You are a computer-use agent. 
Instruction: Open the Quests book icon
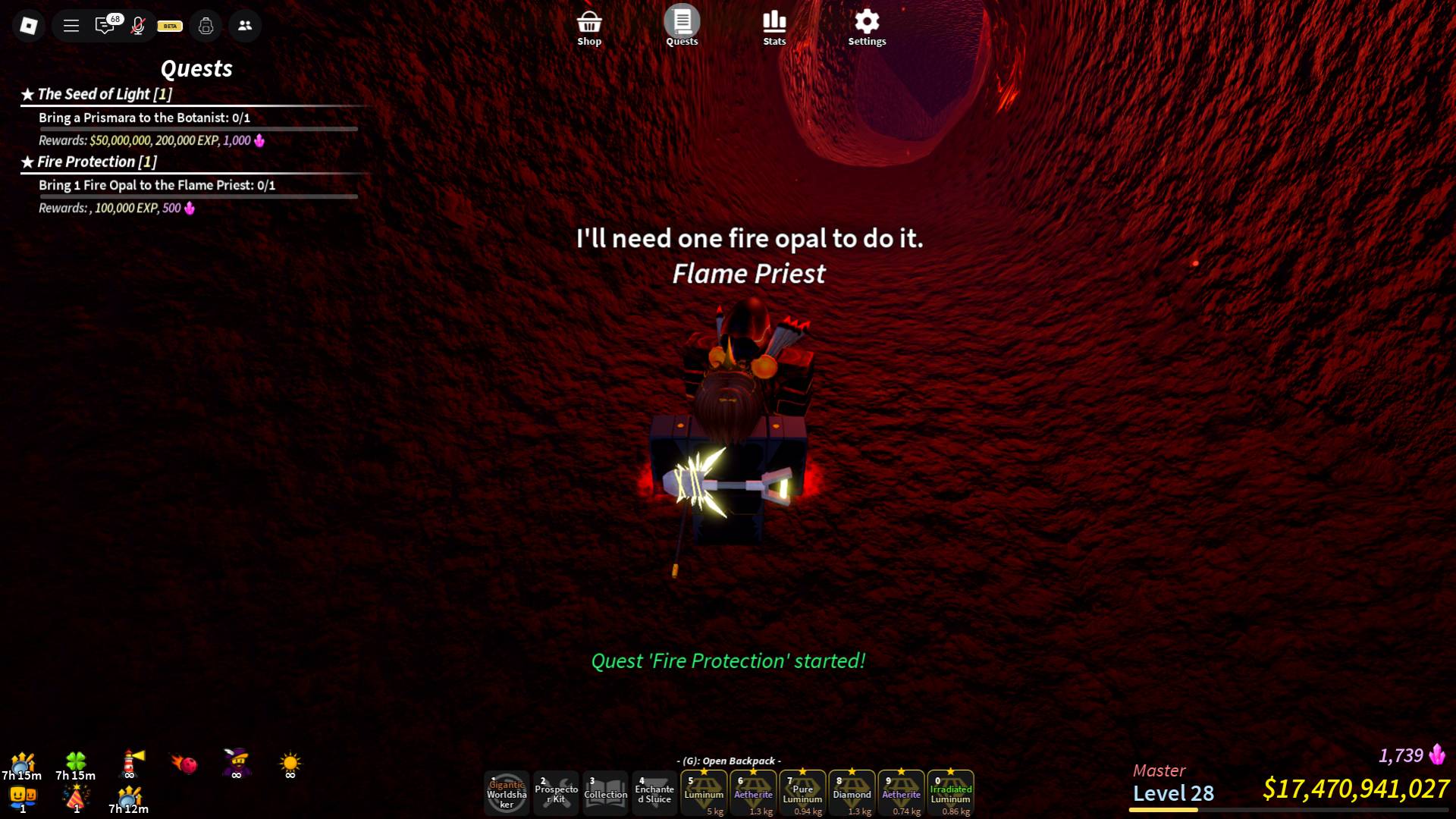[x=682, y=23]
